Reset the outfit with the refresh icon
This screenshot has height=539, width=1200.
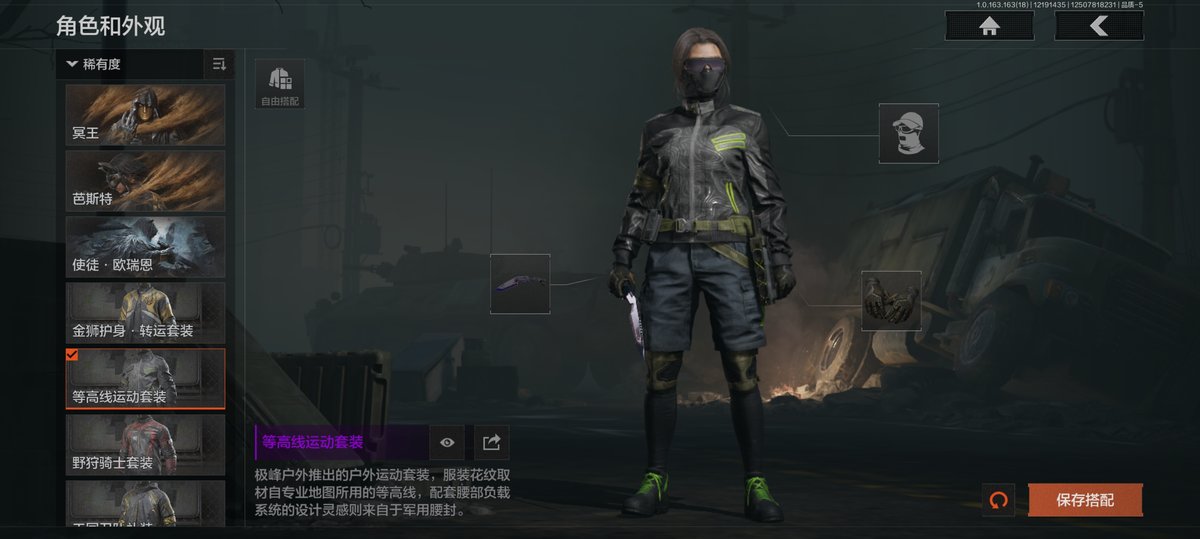pos(997,500)
